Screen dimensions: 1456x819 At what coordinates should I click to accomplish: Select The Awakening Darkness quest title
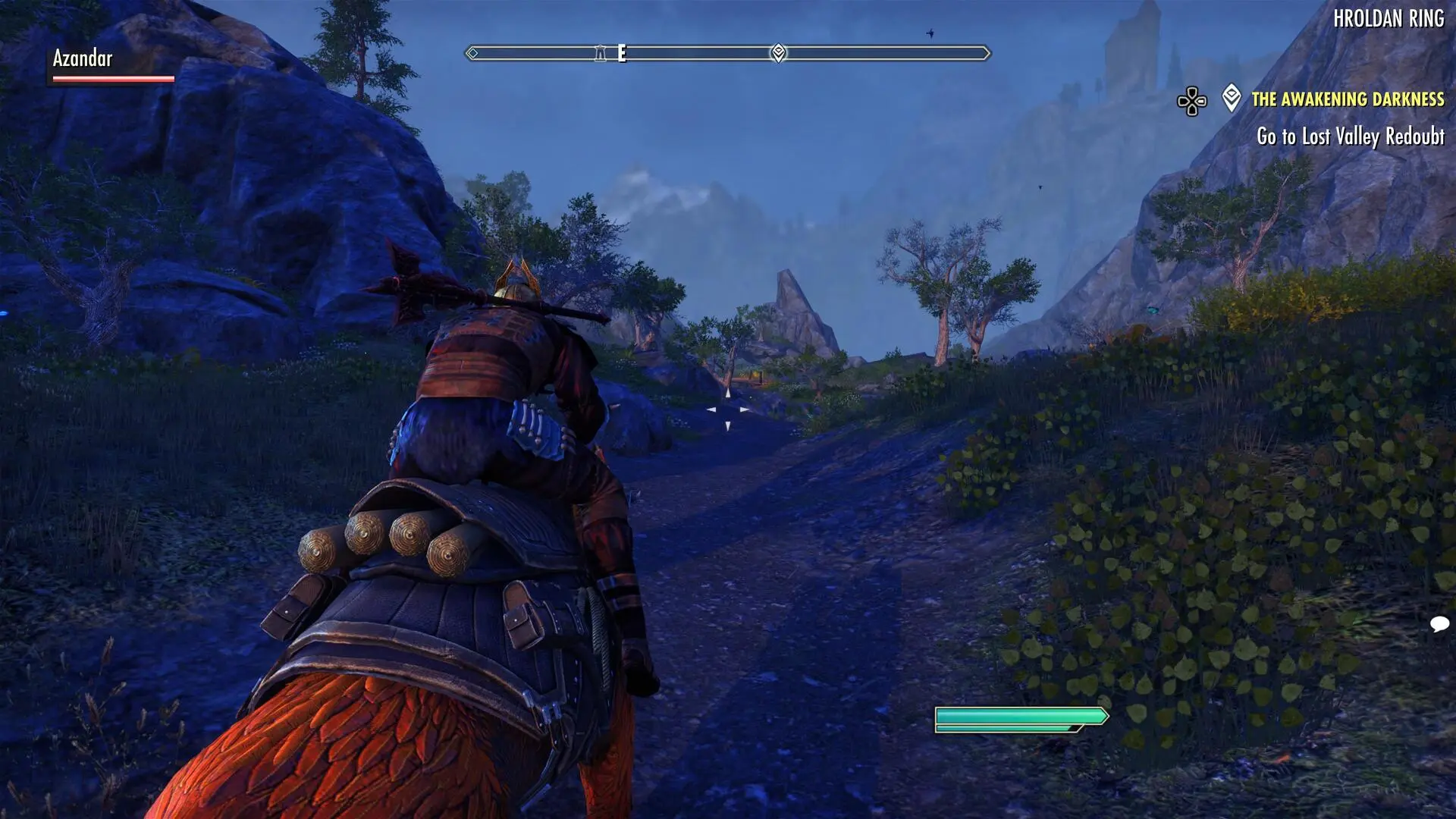[x=1348, y=99]
